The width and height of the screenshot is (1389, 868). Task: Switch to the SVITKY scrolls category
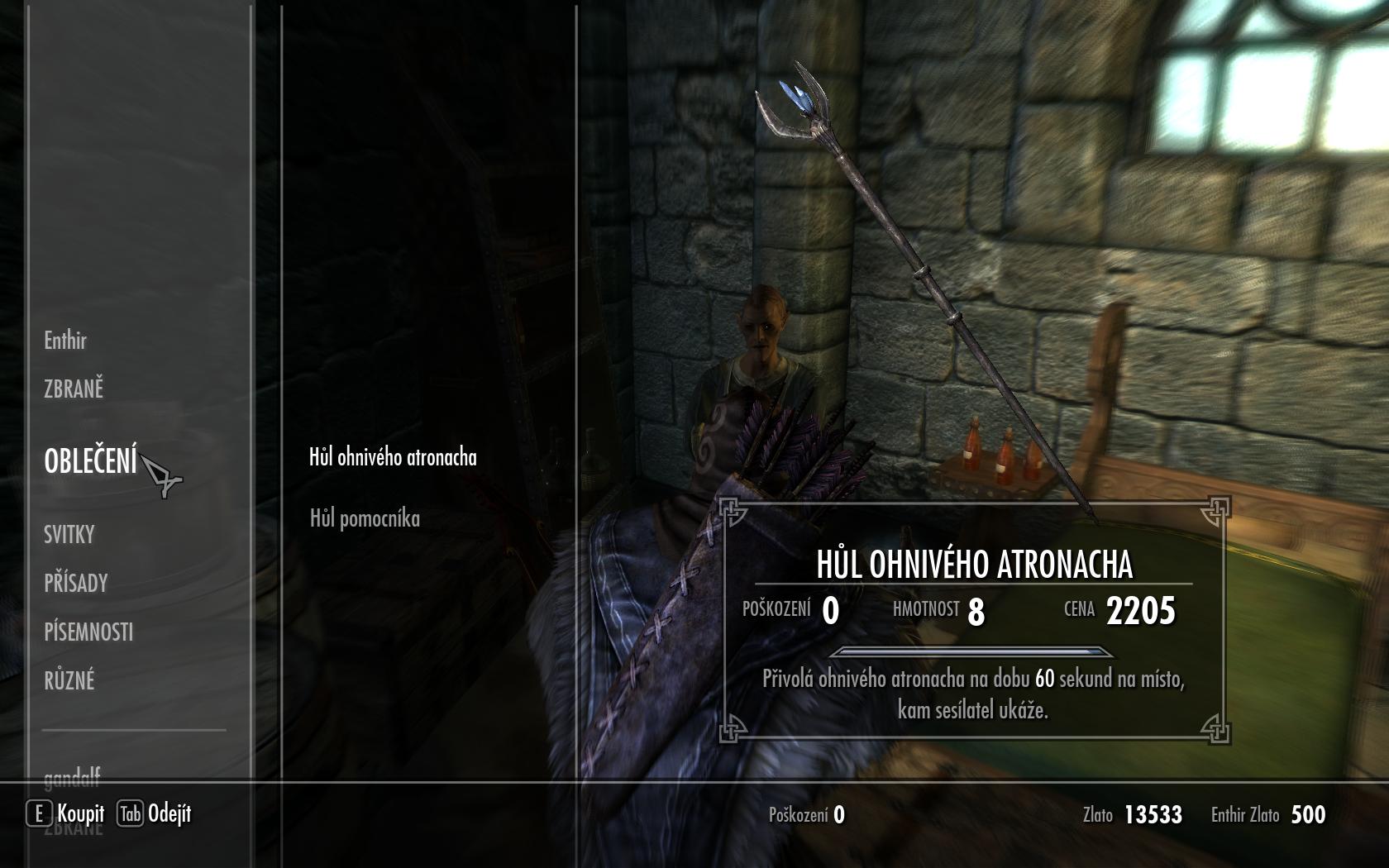69,535
